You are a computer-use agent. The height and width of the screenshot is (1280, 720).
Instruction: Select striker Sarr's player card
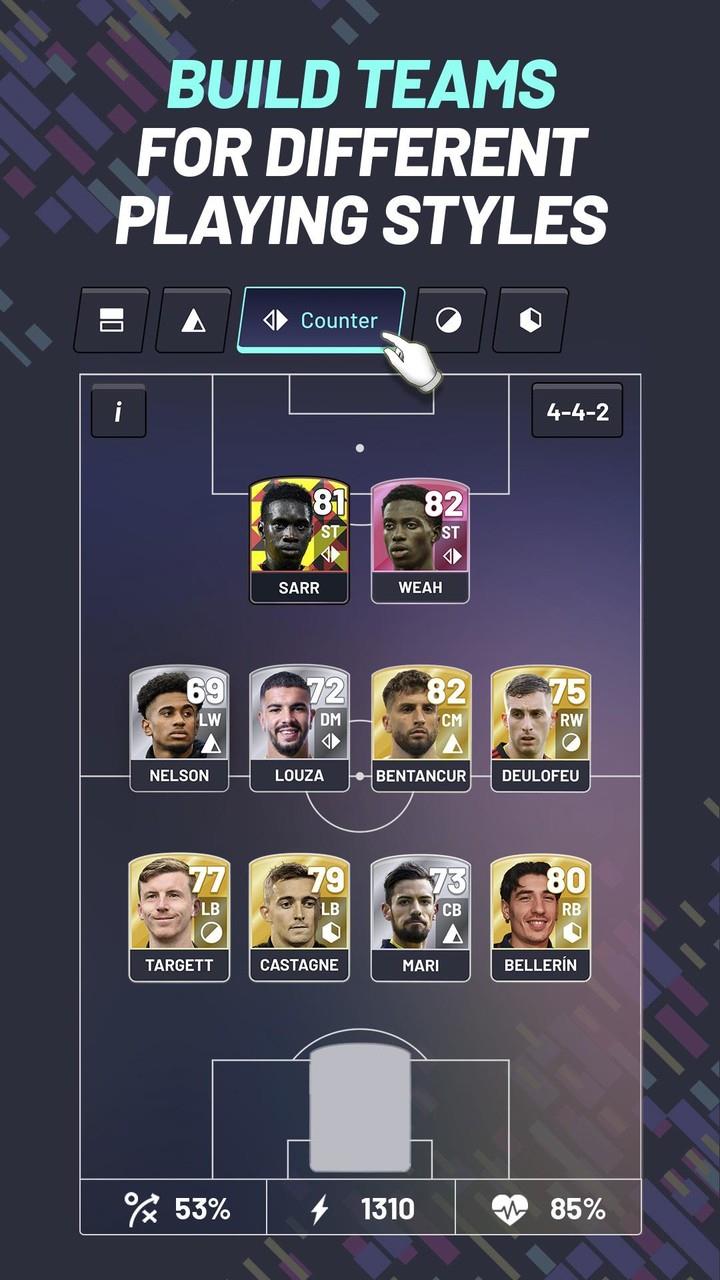(x=299, y=540)
